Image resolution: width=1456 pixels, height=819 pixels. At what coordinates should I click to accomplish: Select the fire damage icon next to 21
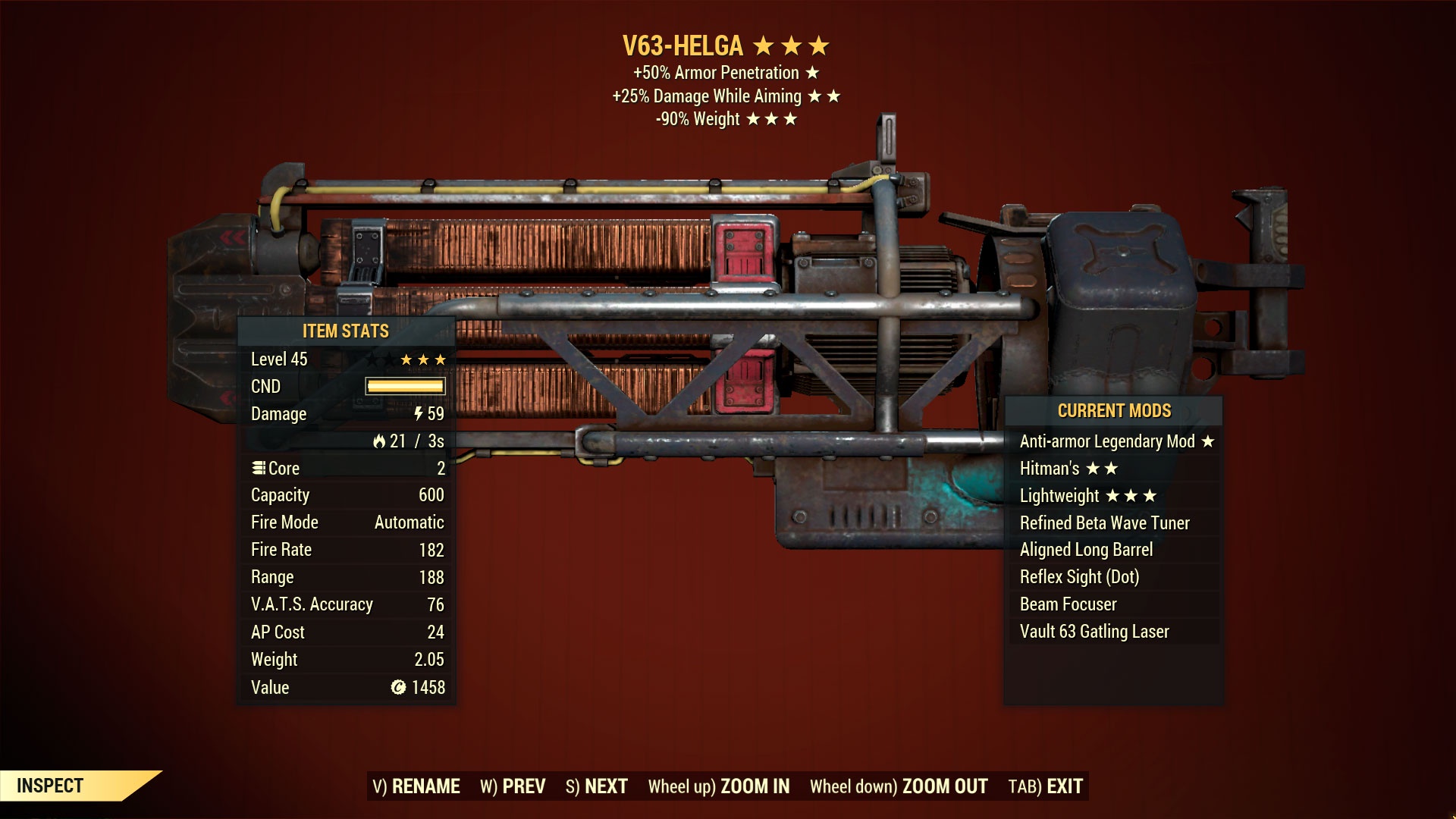click(381, 441)
